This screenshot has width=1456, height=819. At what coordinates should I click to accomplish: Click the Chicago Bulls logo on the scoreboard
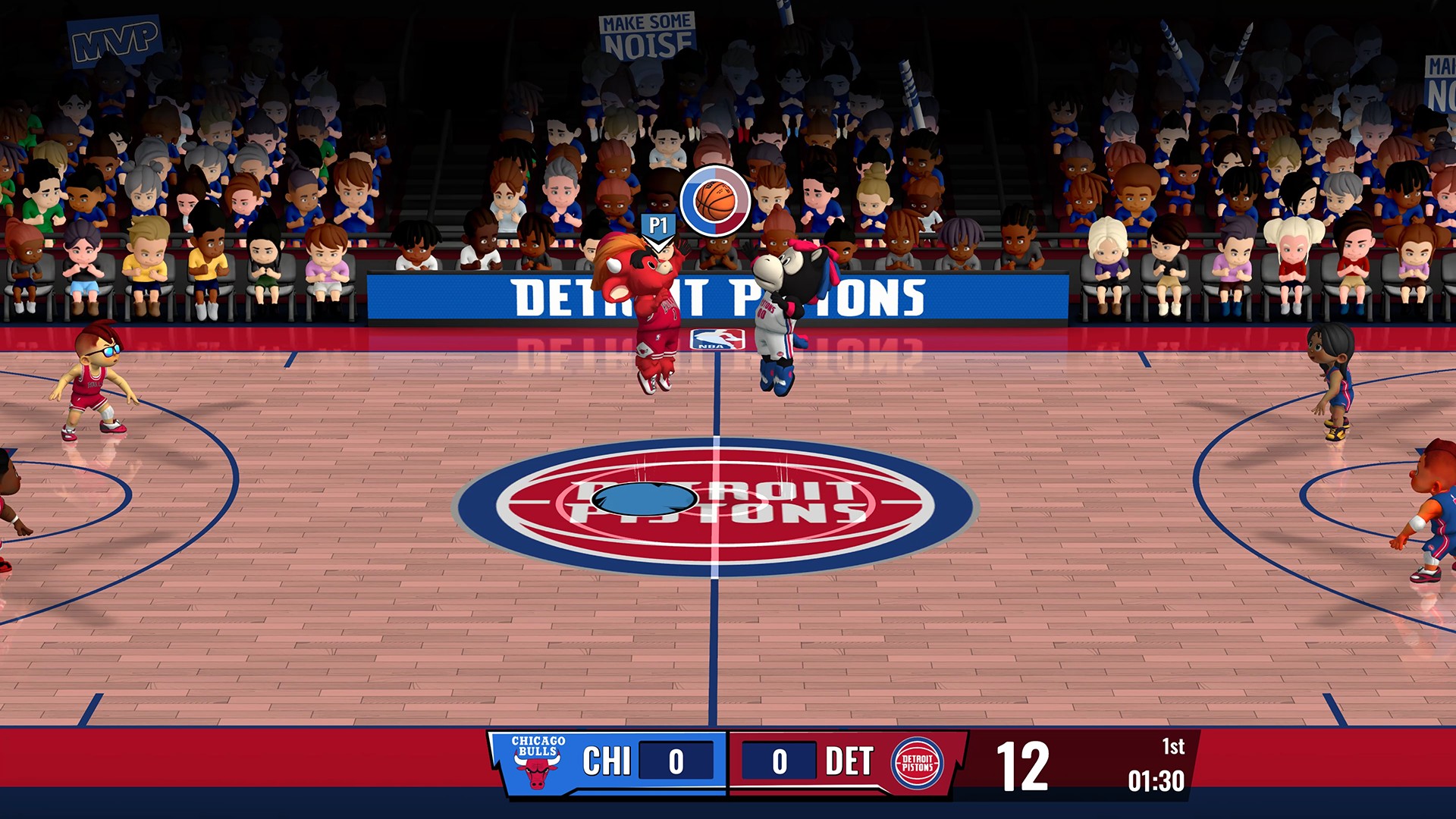(537, 762)
